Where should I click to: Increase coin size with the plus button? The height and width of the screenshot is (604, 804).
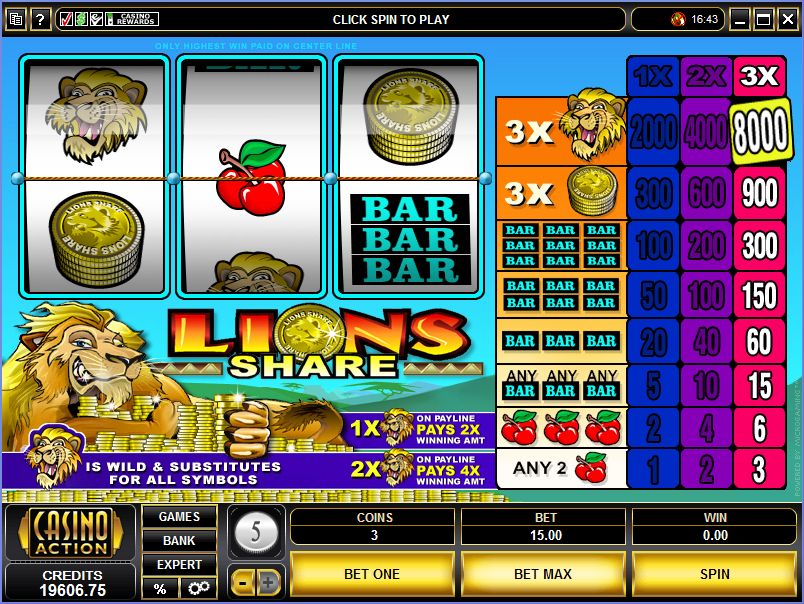click(x=269, y=581)
